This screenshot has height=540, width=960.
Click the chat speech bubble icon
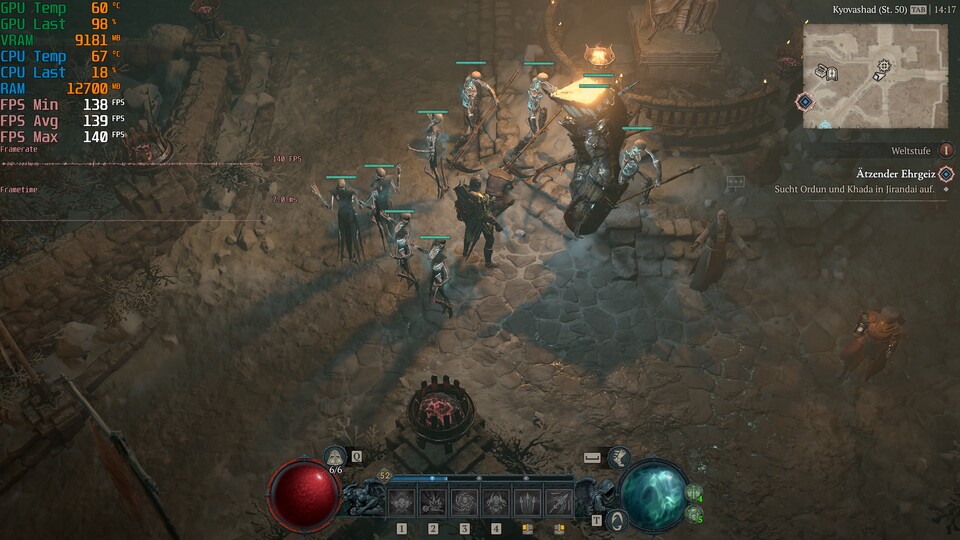coord(736,182)
